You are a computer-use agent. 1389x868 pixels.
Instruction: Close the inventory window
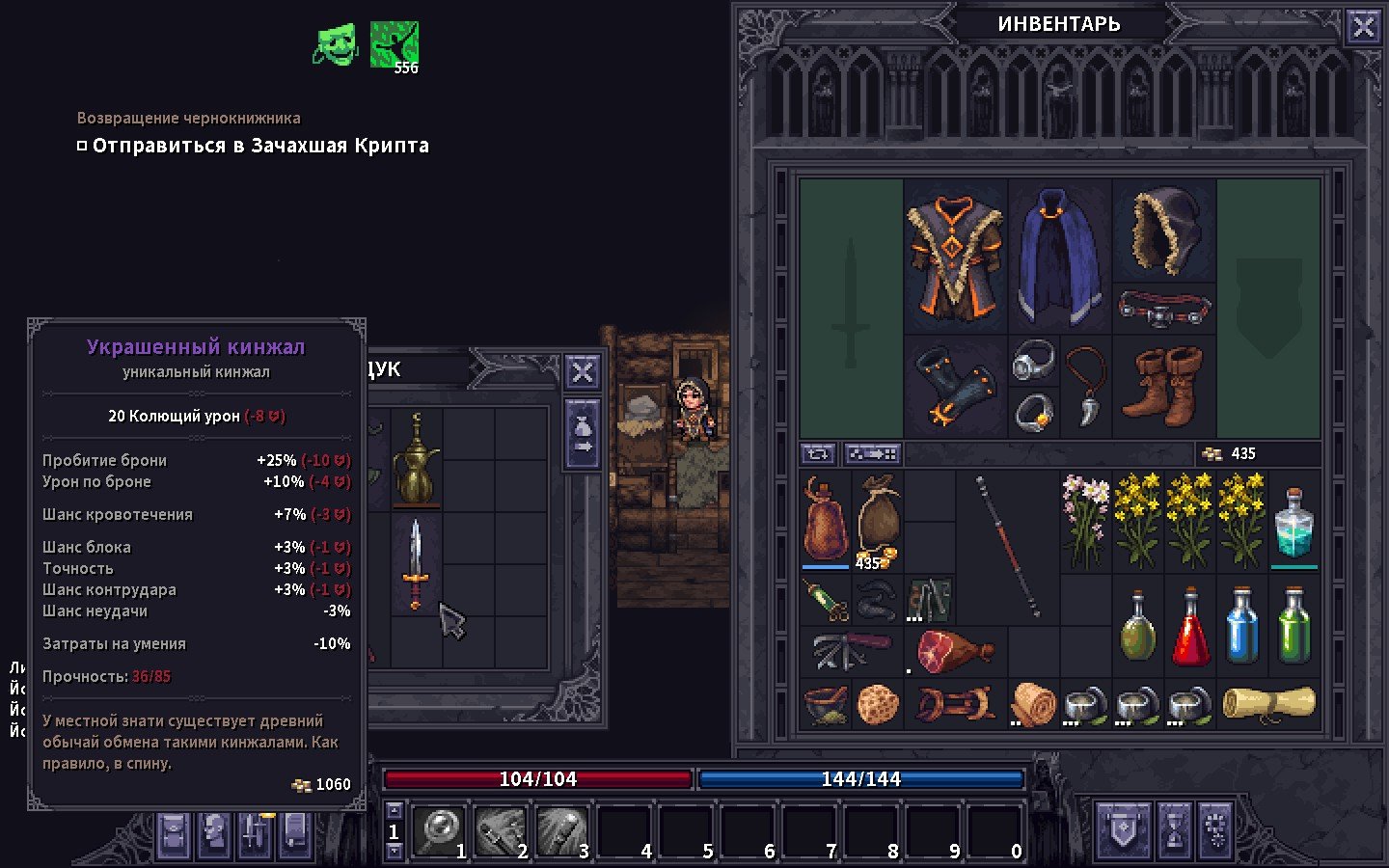1363,27
